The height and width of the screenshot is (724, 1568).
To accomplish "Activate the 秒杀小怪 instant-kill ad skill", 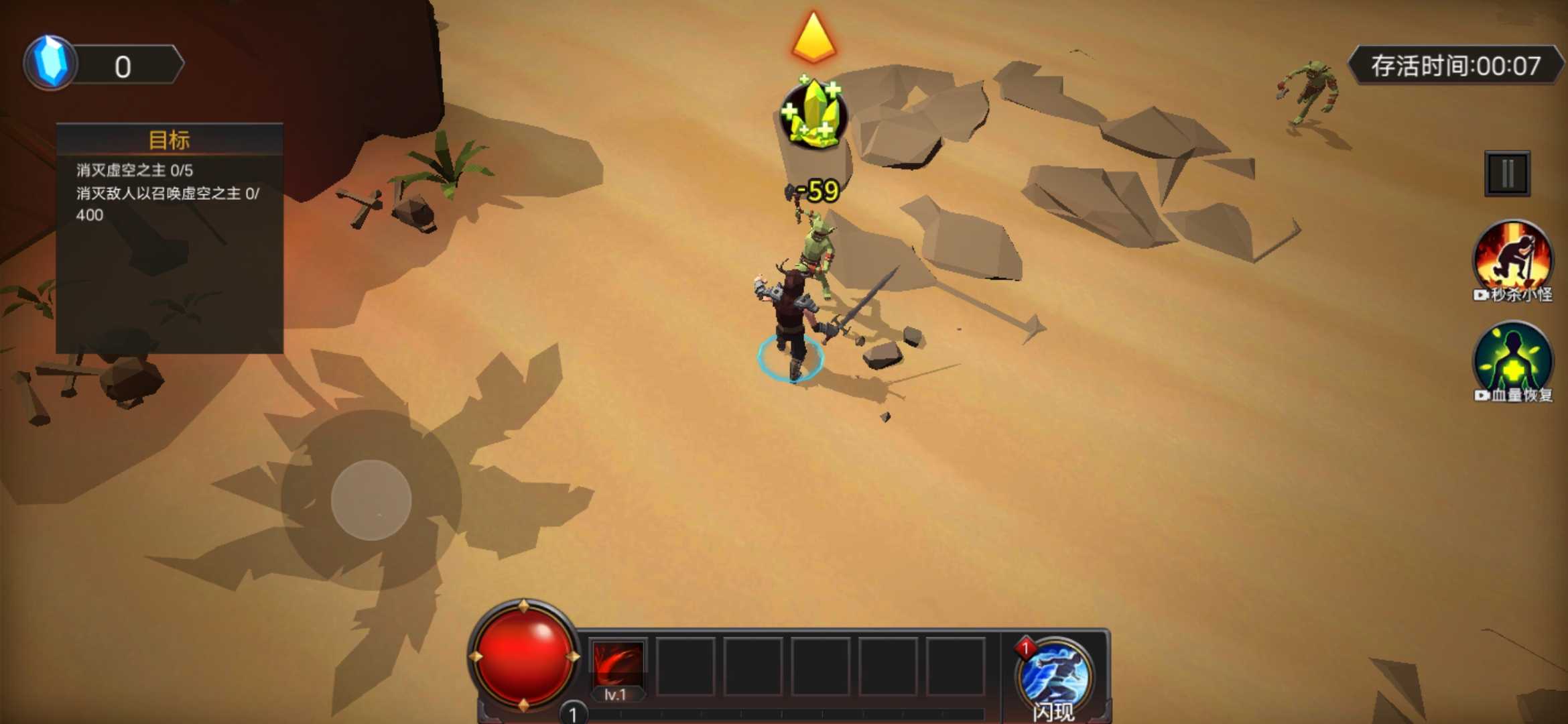I will click(x=1512, y=258).
